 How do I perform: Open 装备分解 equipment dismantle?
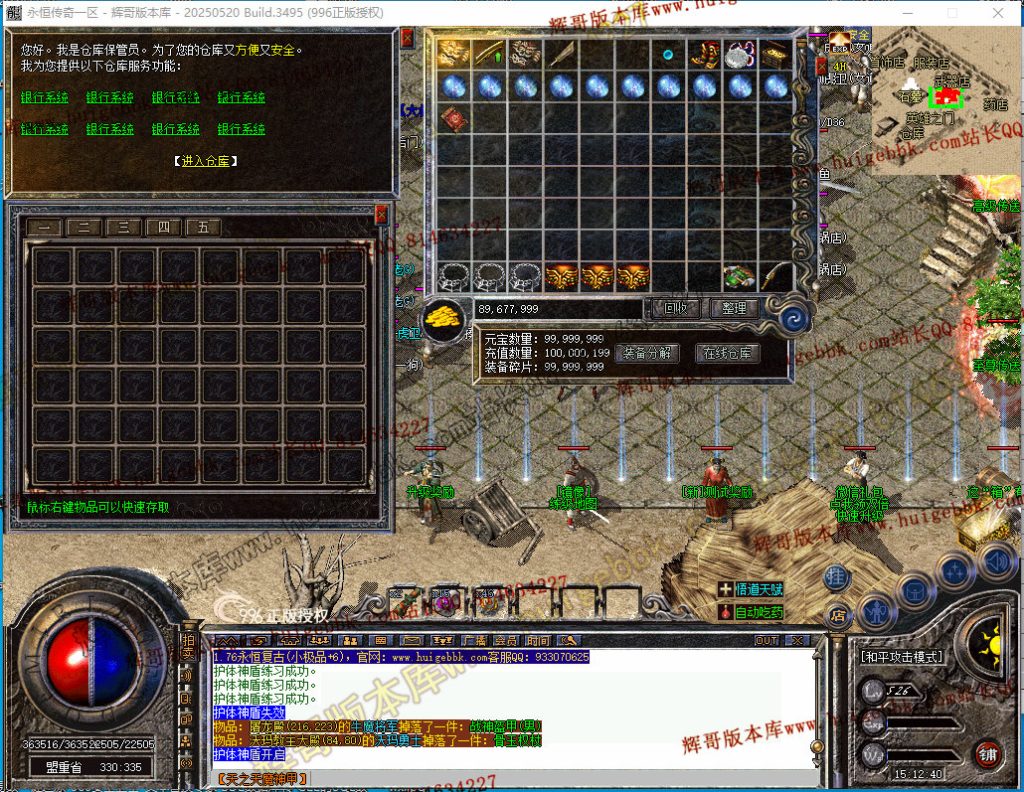coord(646,353)
